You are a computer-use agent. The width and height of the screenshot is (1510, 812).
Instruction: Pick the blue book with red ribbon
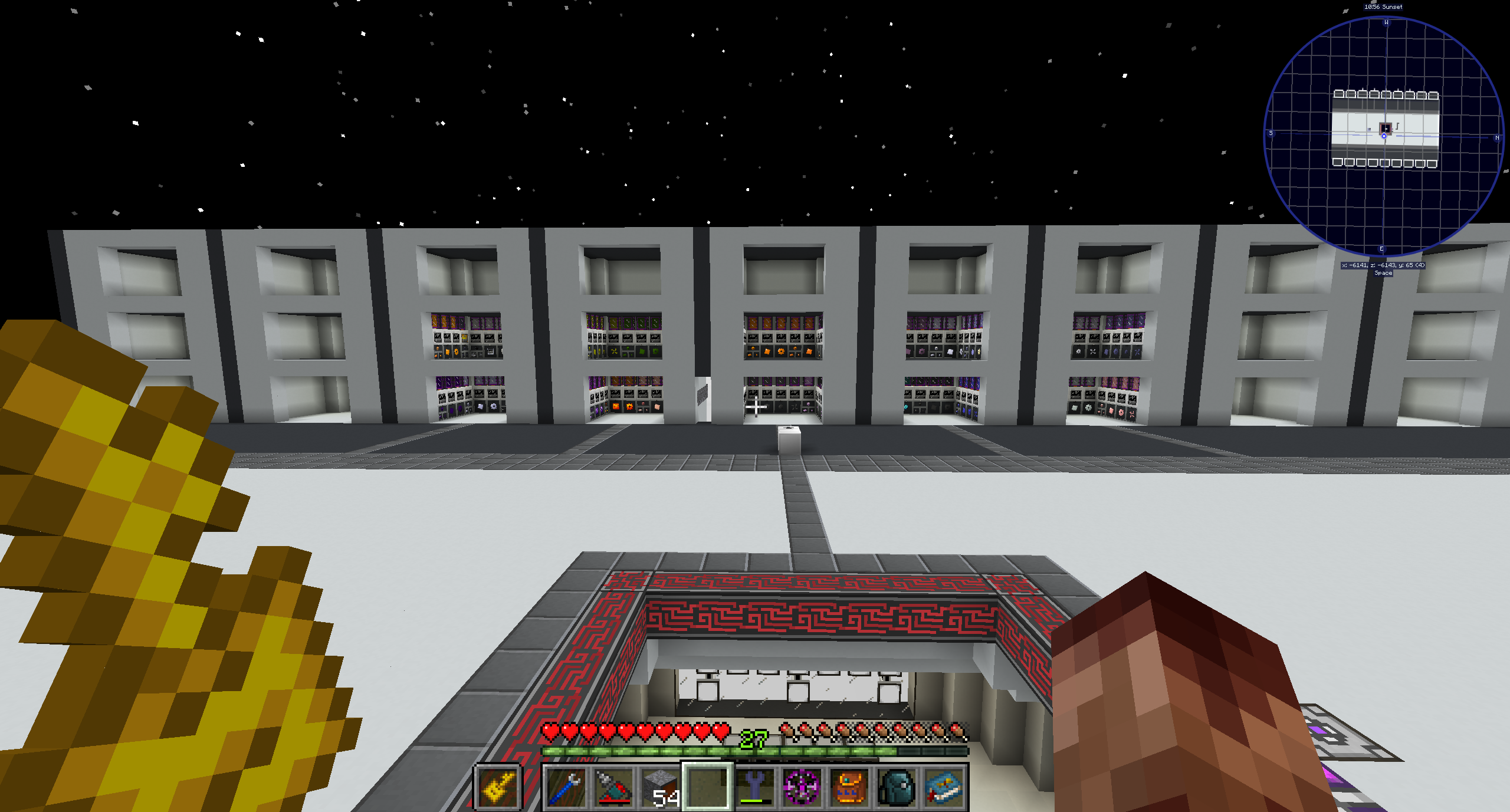(x=943, y=787)
